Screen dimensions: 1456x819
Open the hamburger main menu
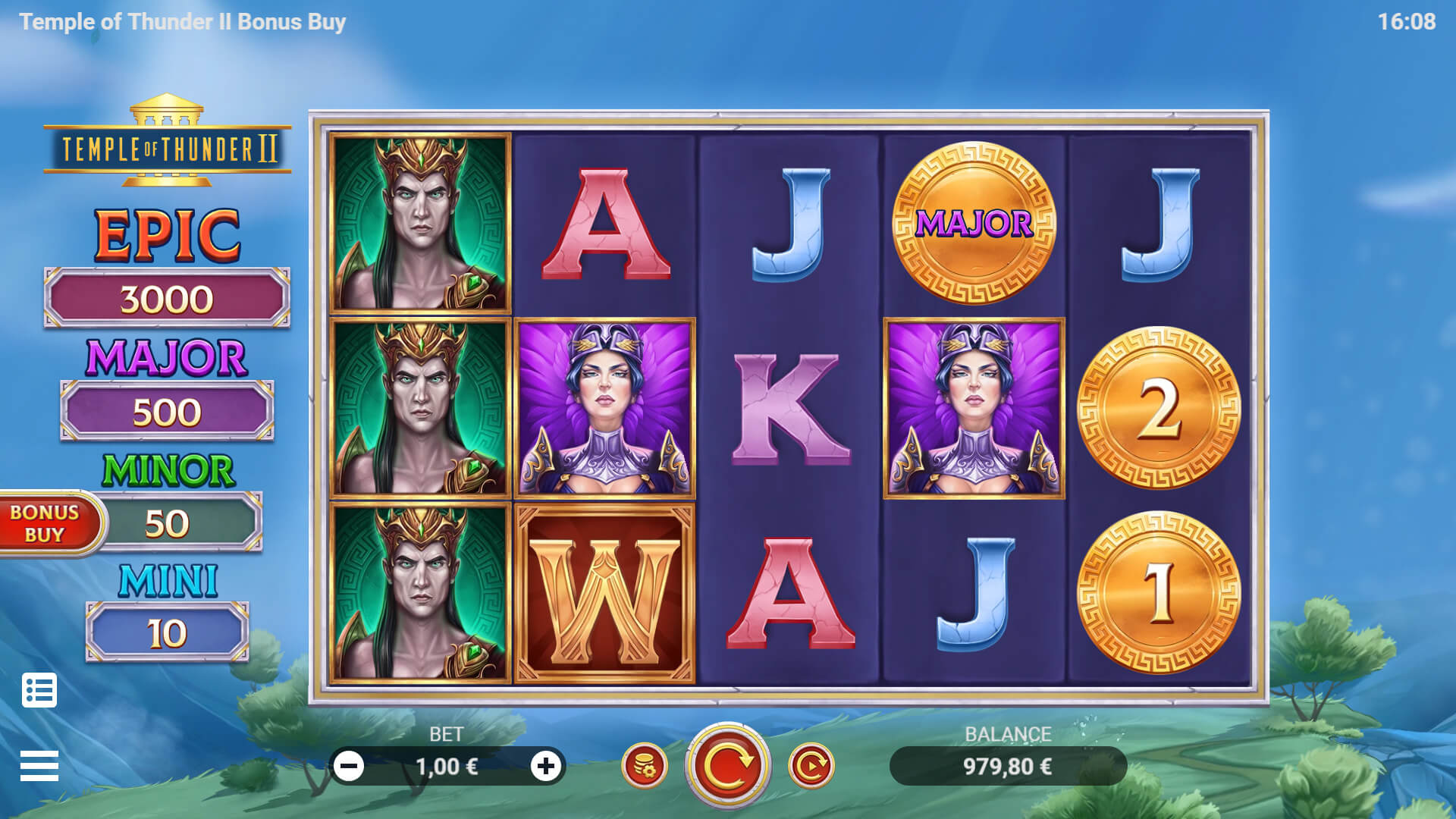[x=39, y=766]
